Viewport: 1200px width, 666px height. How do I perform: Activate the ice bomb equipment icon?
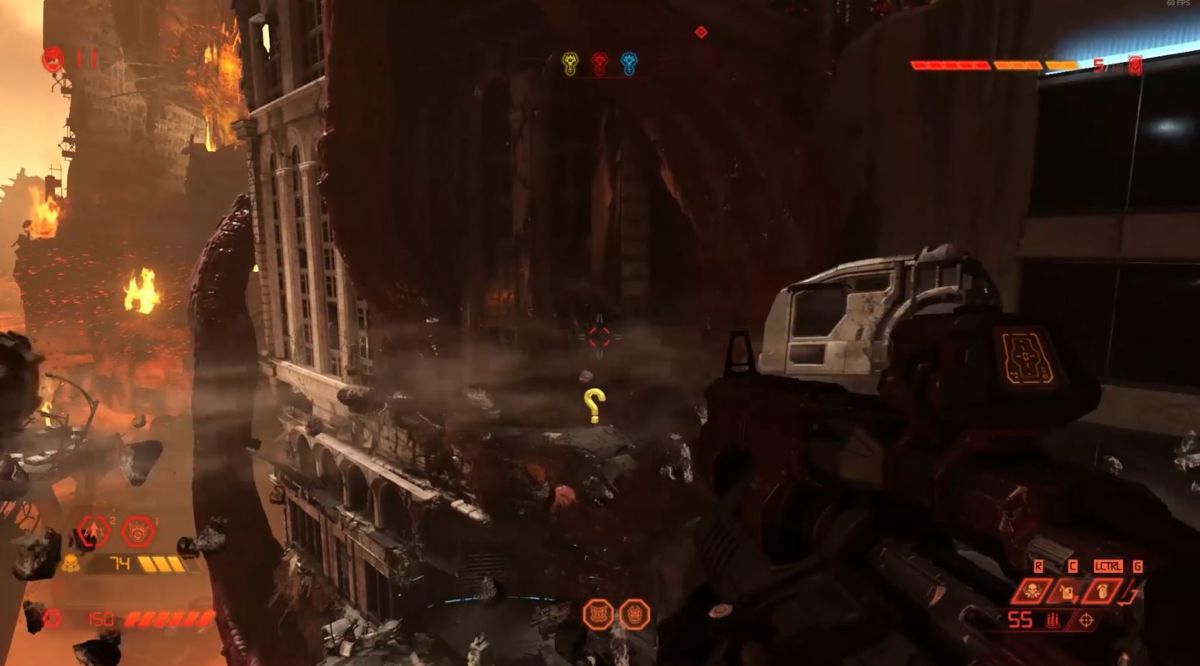pos(138,530)
